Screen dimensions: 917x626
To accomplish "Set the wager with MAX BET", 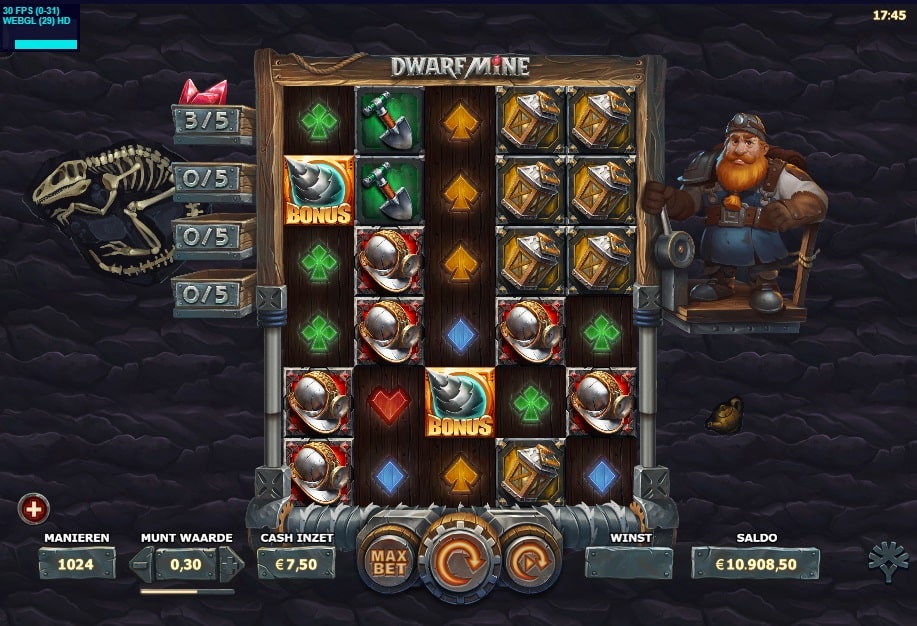I will coord(386,563).
